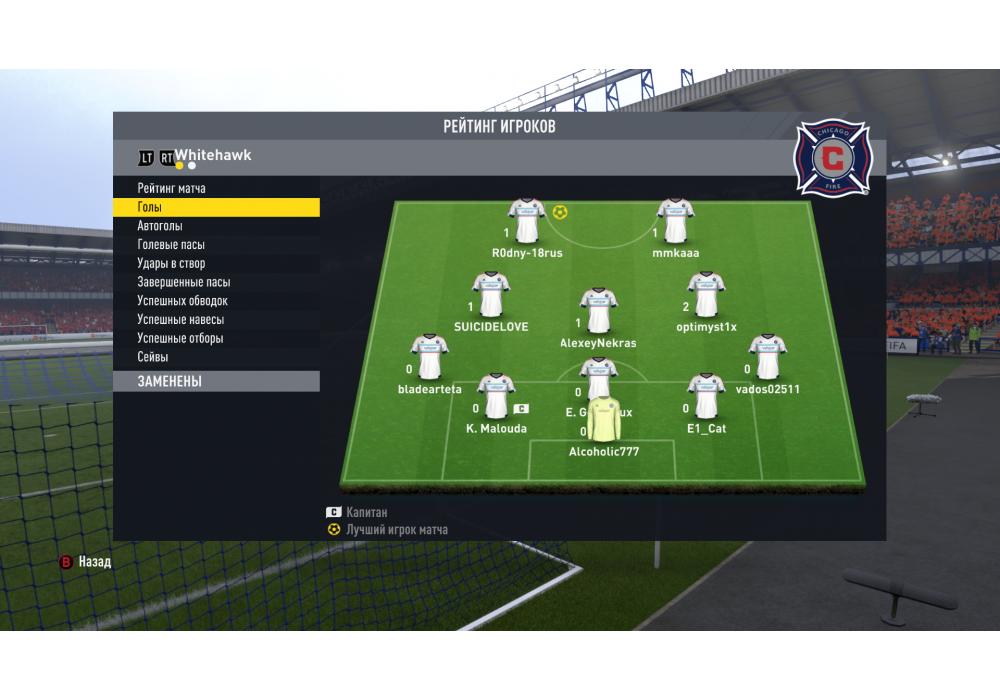
Task: Open the Автоголы stat row
Action: (x=160, y=226)
